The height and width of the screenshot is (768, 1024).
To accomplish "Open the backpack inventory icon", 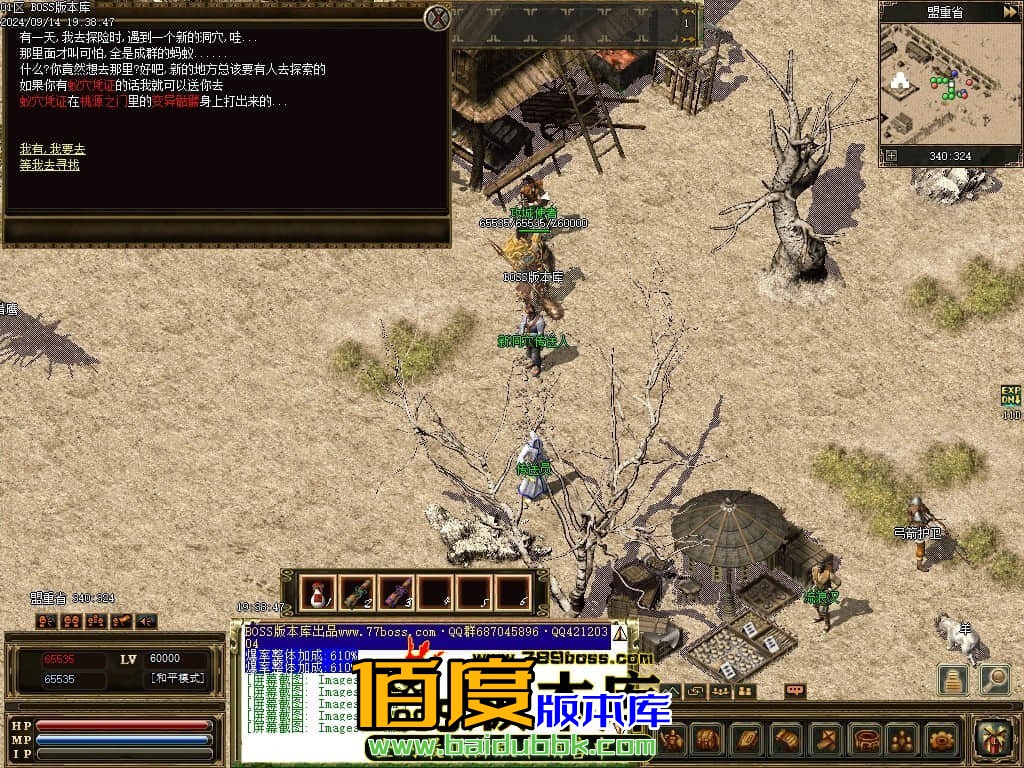I will [707, 740].
